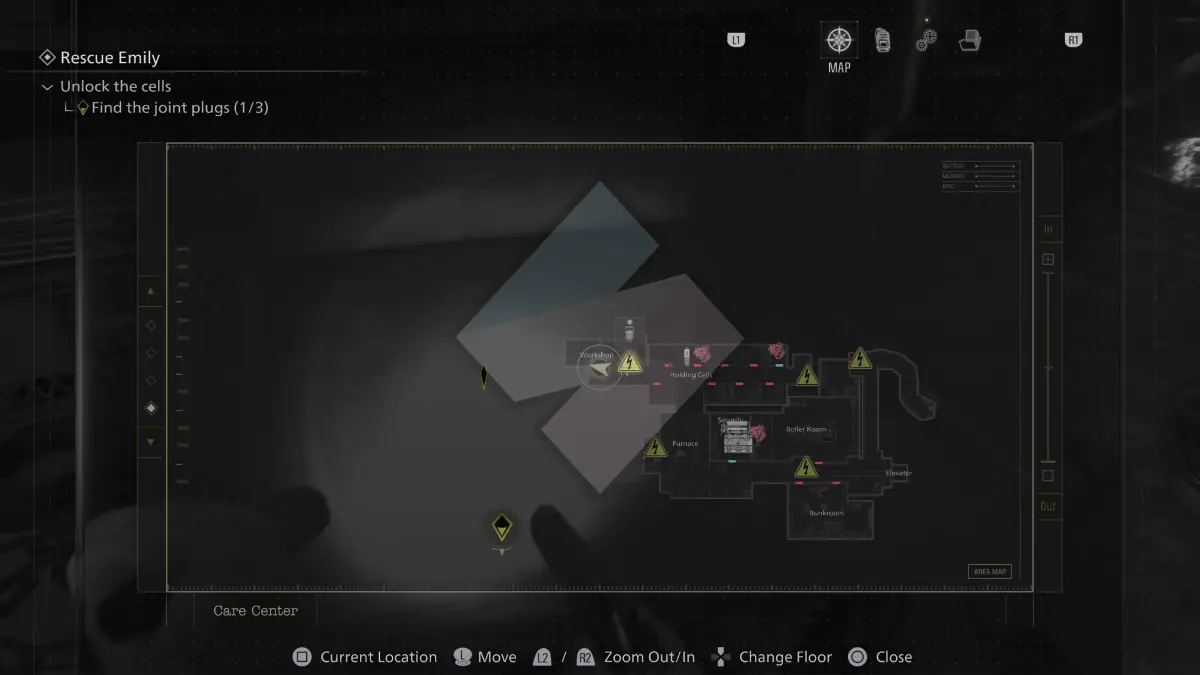
Task: Open the AREA MAP button
Action: 989,572
